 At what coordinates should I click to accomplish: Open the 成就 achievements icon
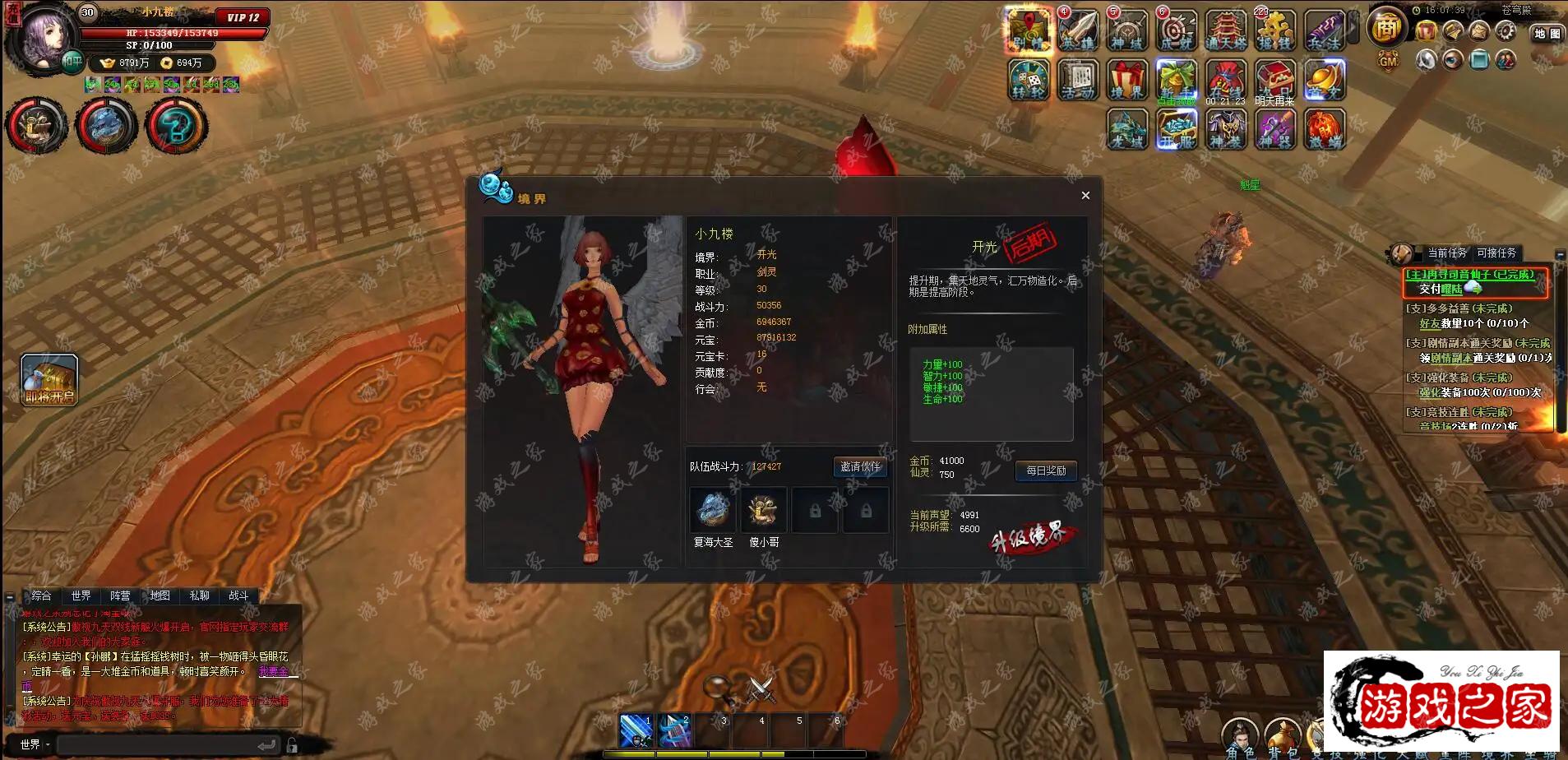(1177, 31)
